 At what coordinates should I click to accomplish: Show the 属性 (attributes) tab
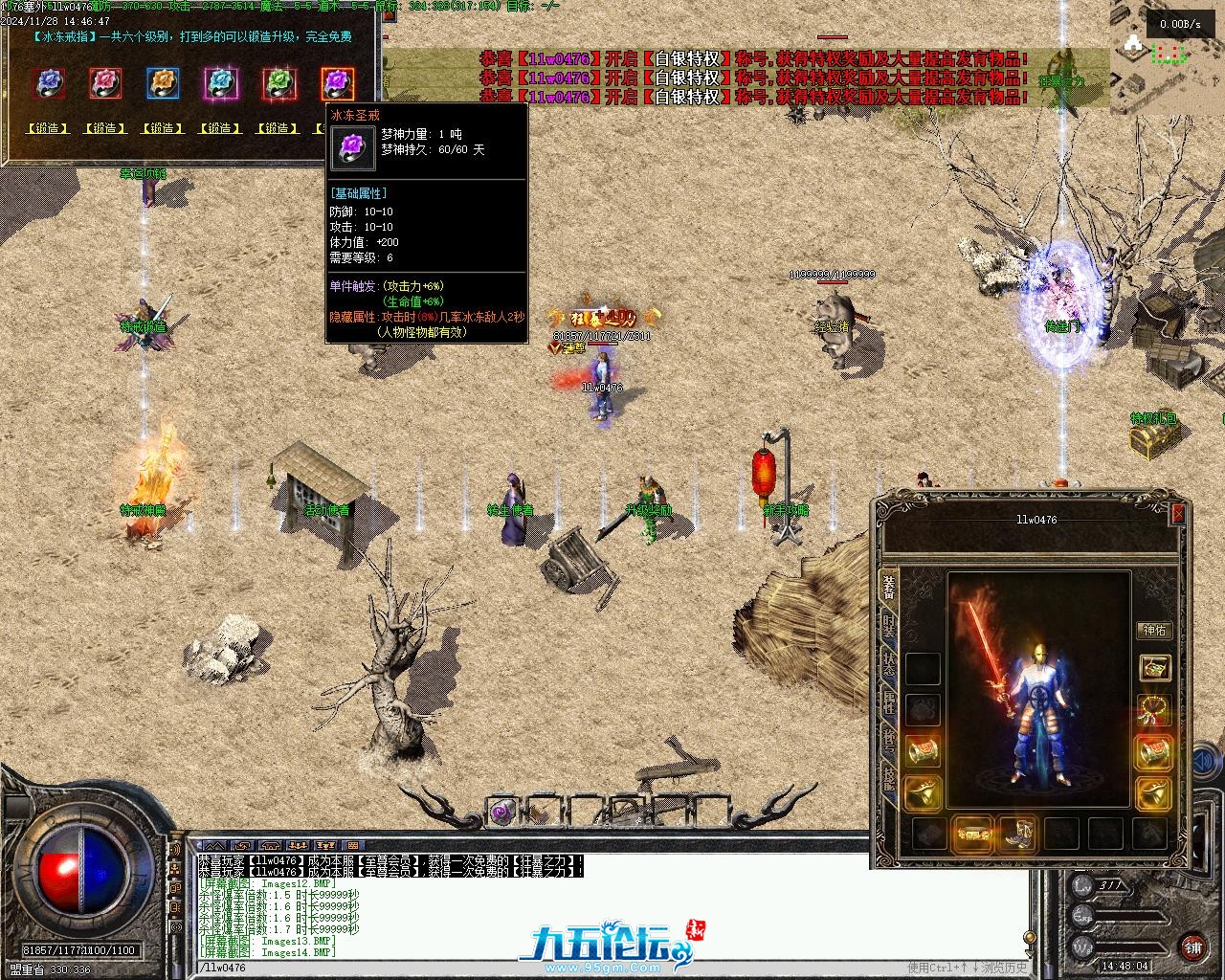pos(889,702)
